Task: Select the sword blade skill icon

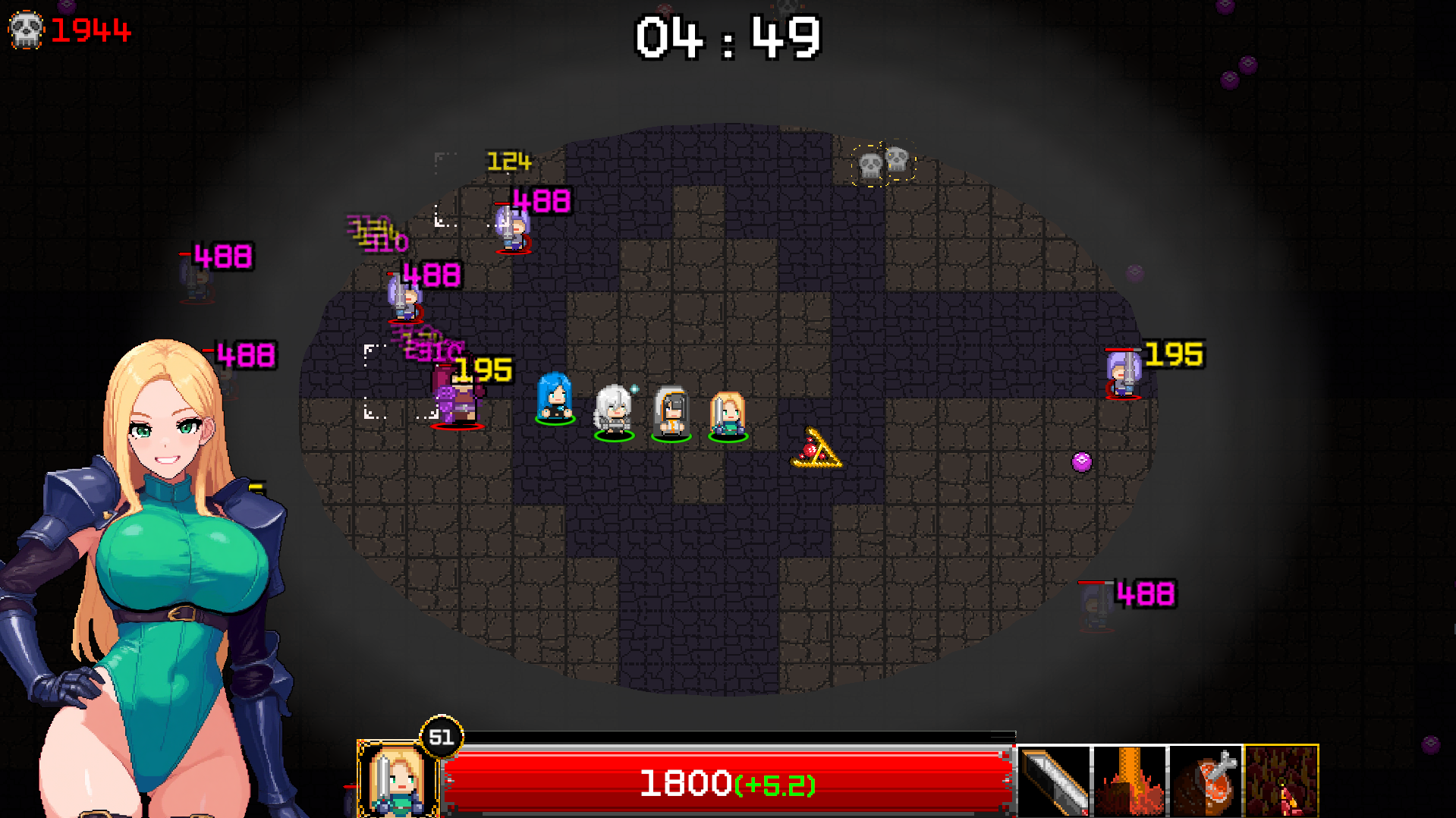Action: click(1055, 782)
